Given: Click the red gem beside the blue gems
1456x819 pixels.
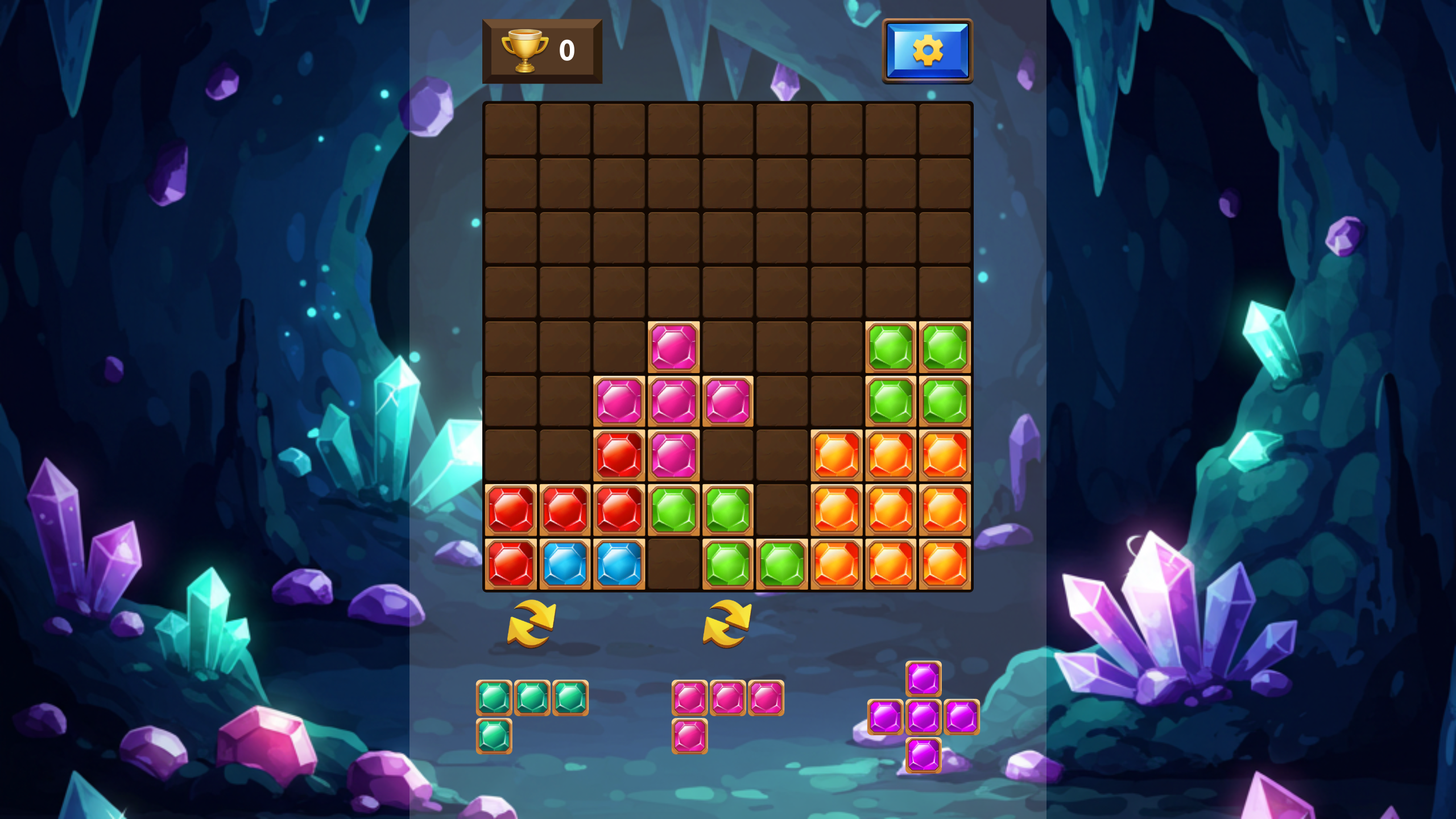Looking at the screenshot, I should 511,563.
